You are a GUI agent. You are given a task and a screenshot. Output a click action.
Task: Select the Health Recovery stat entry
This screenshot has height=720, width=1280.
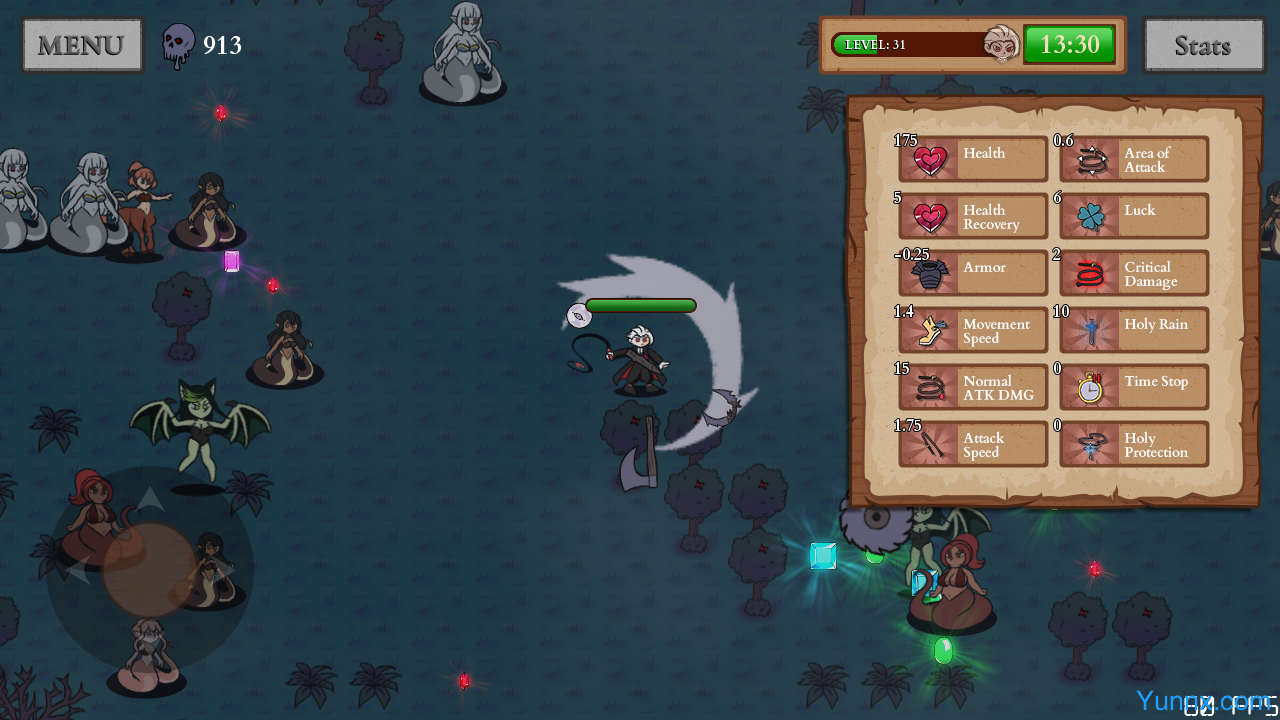point(973,216)
